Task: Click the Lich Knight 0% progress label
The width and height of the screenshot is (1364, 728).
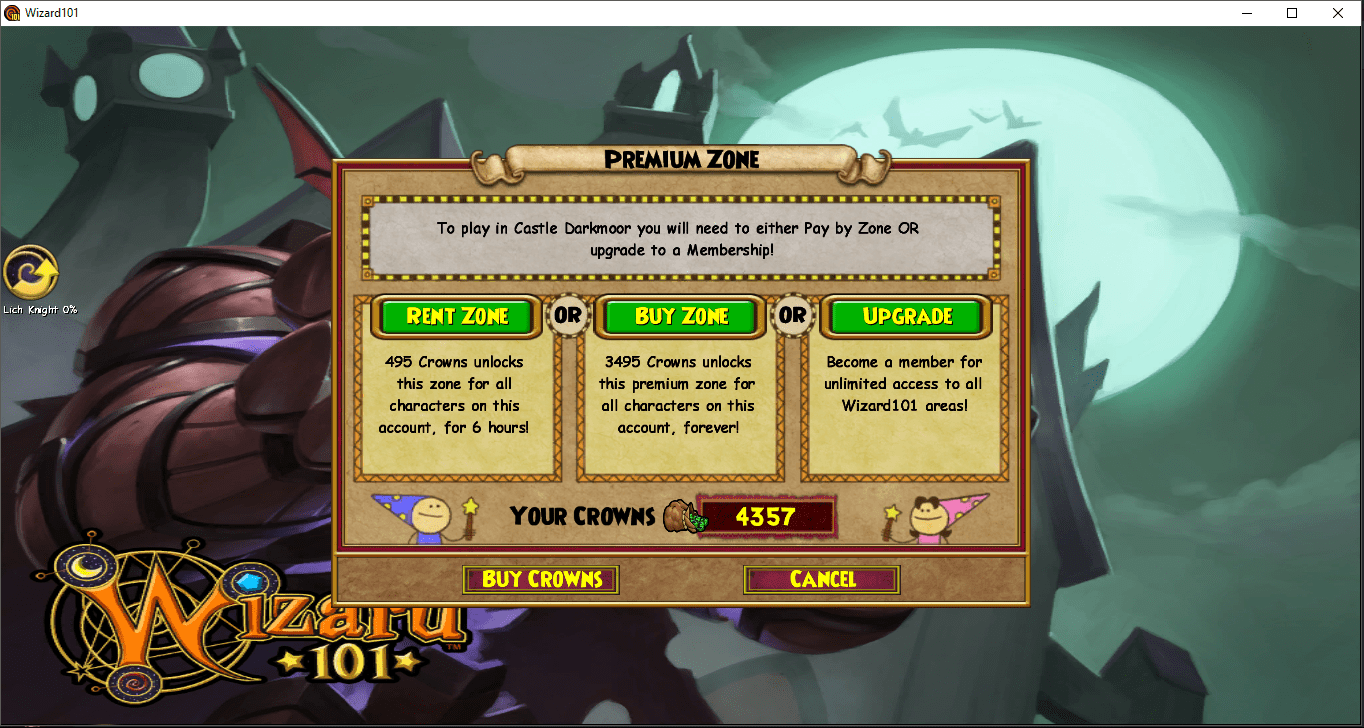Action: click(x=38, y=309)
